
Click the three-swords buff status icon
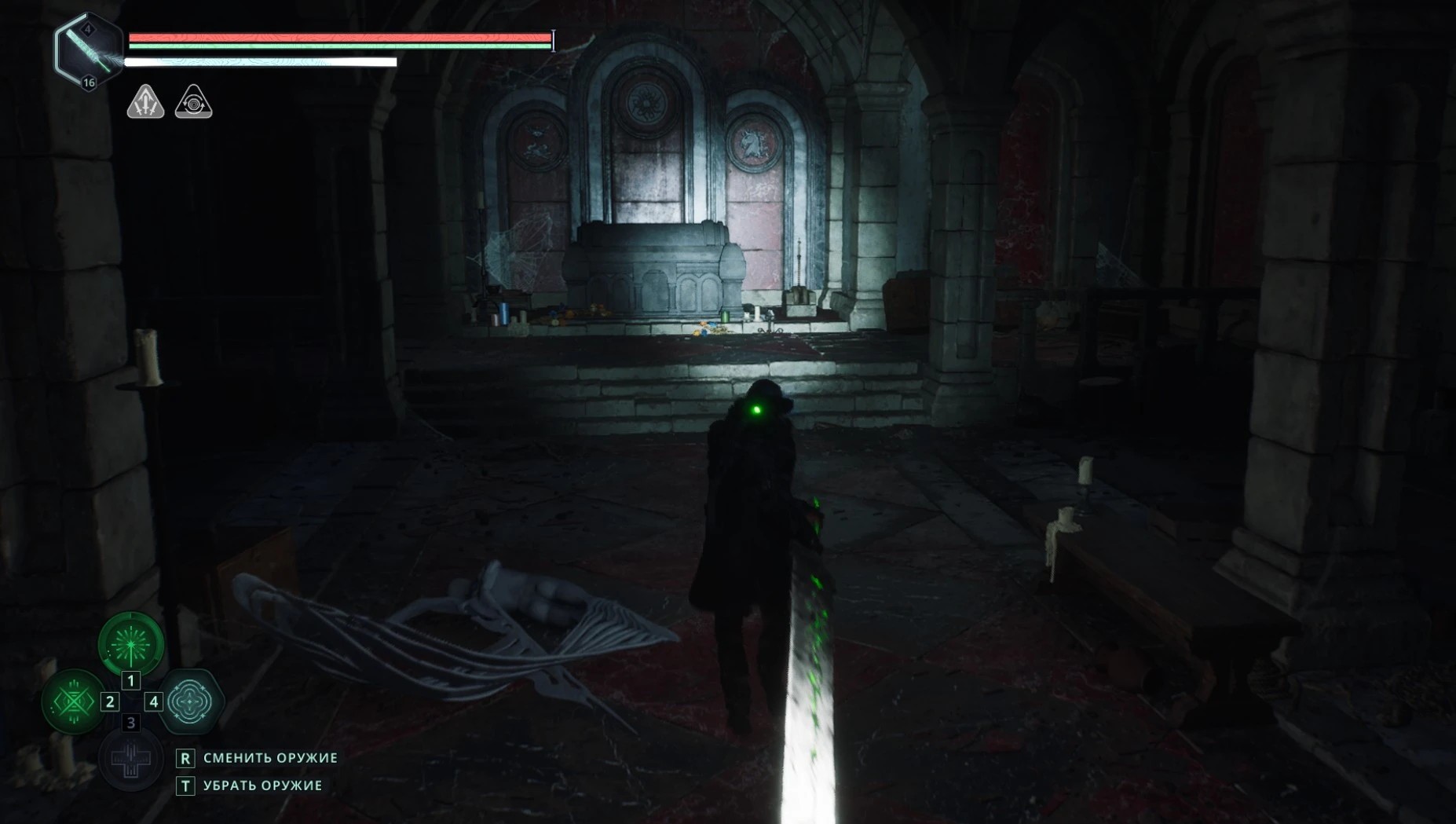coord(146,102)
